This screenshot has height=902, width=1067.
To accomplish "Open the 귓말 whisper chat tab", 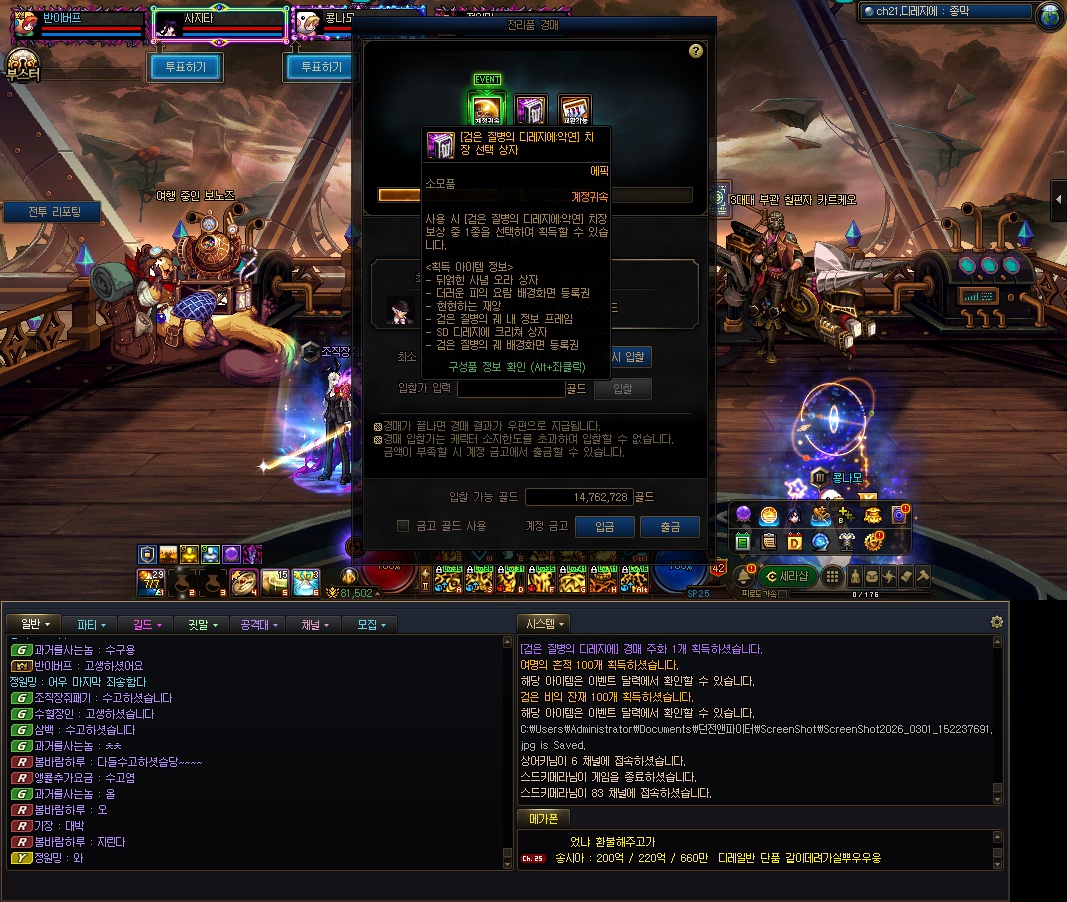I will [203, 624].
